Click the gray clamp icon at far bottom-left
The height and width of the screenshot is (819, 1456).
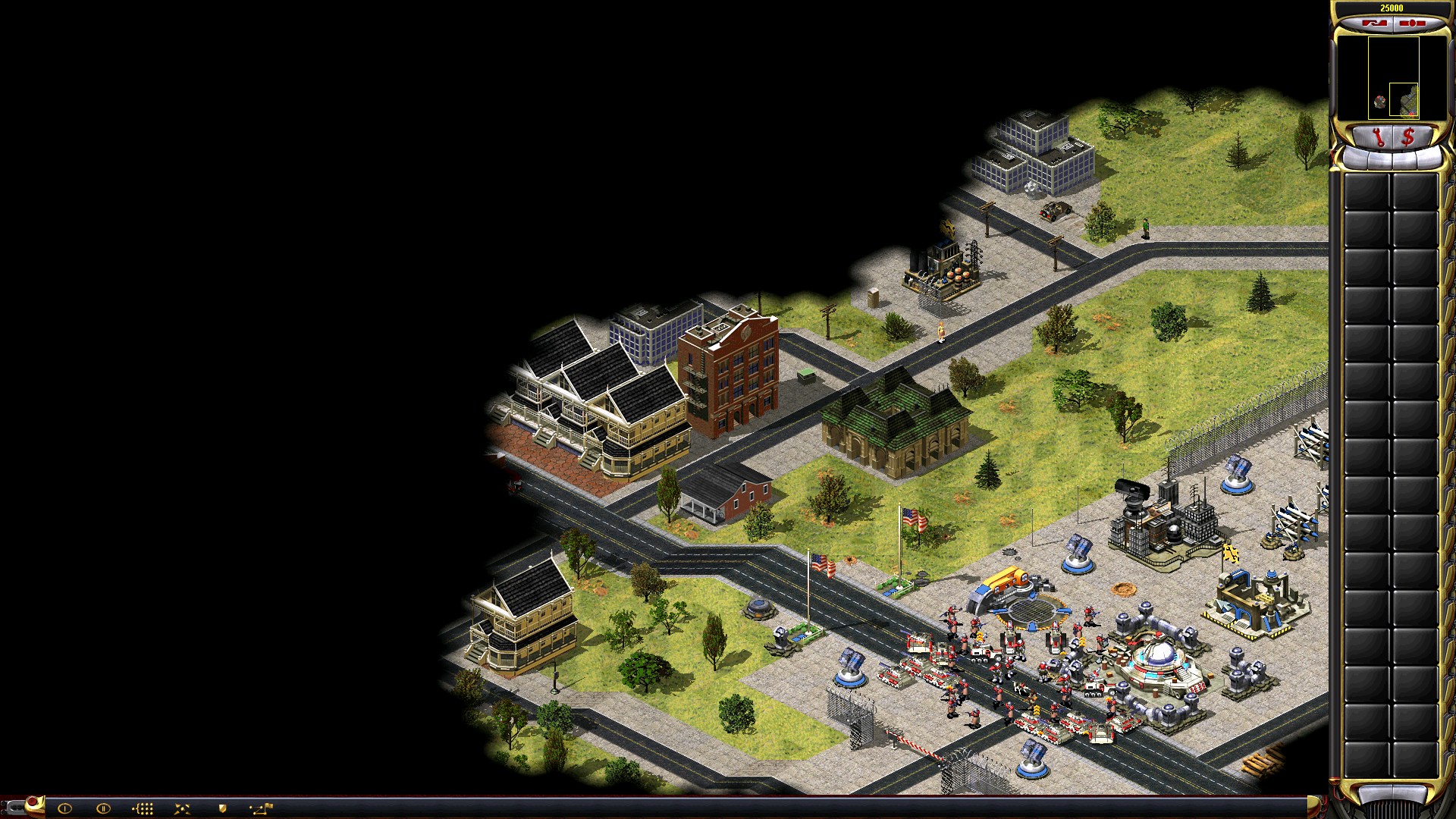(x=14, y=808)
